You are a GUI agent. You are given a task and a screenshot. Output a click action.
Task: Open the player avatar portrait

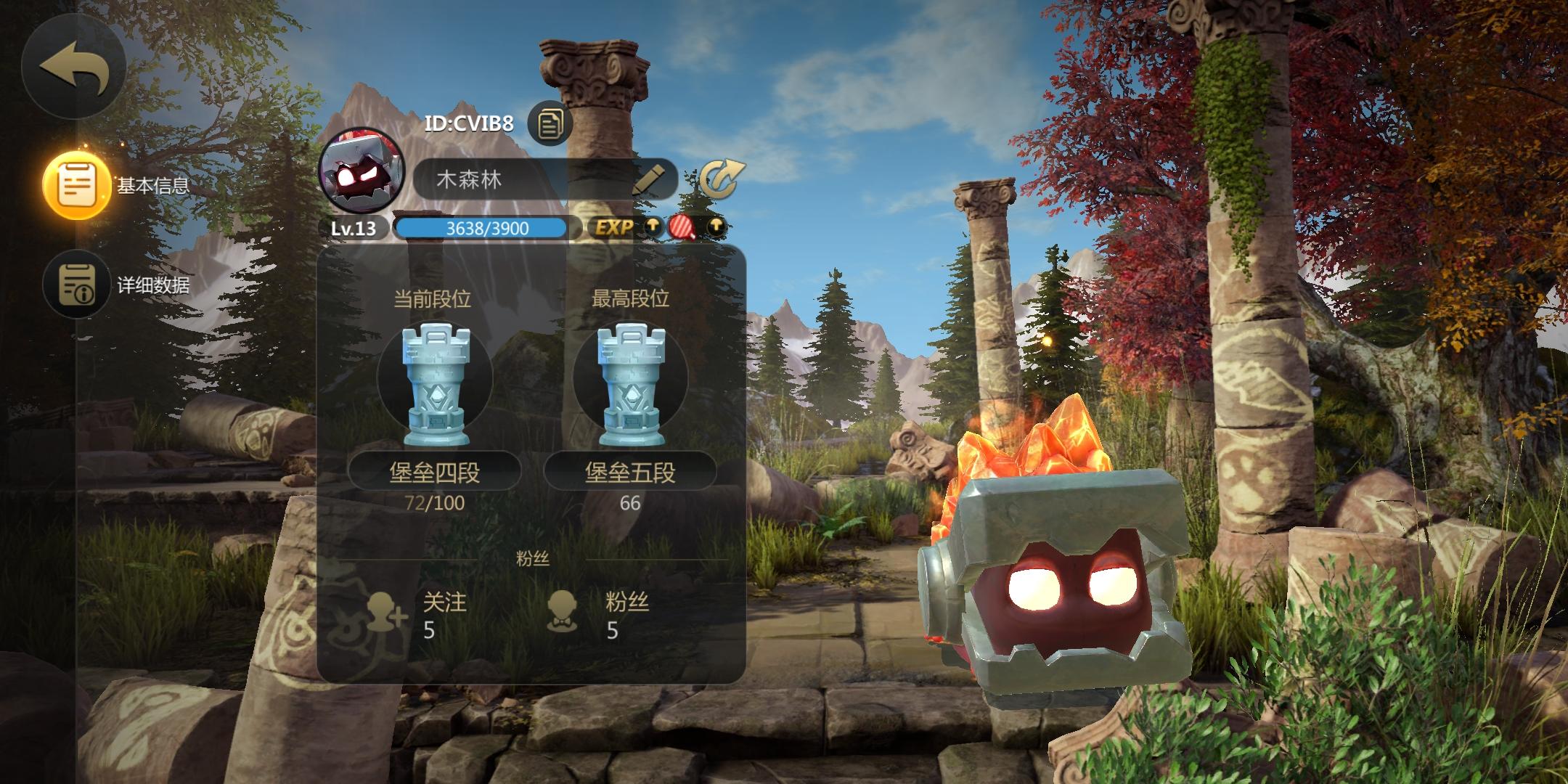[362, 172]
